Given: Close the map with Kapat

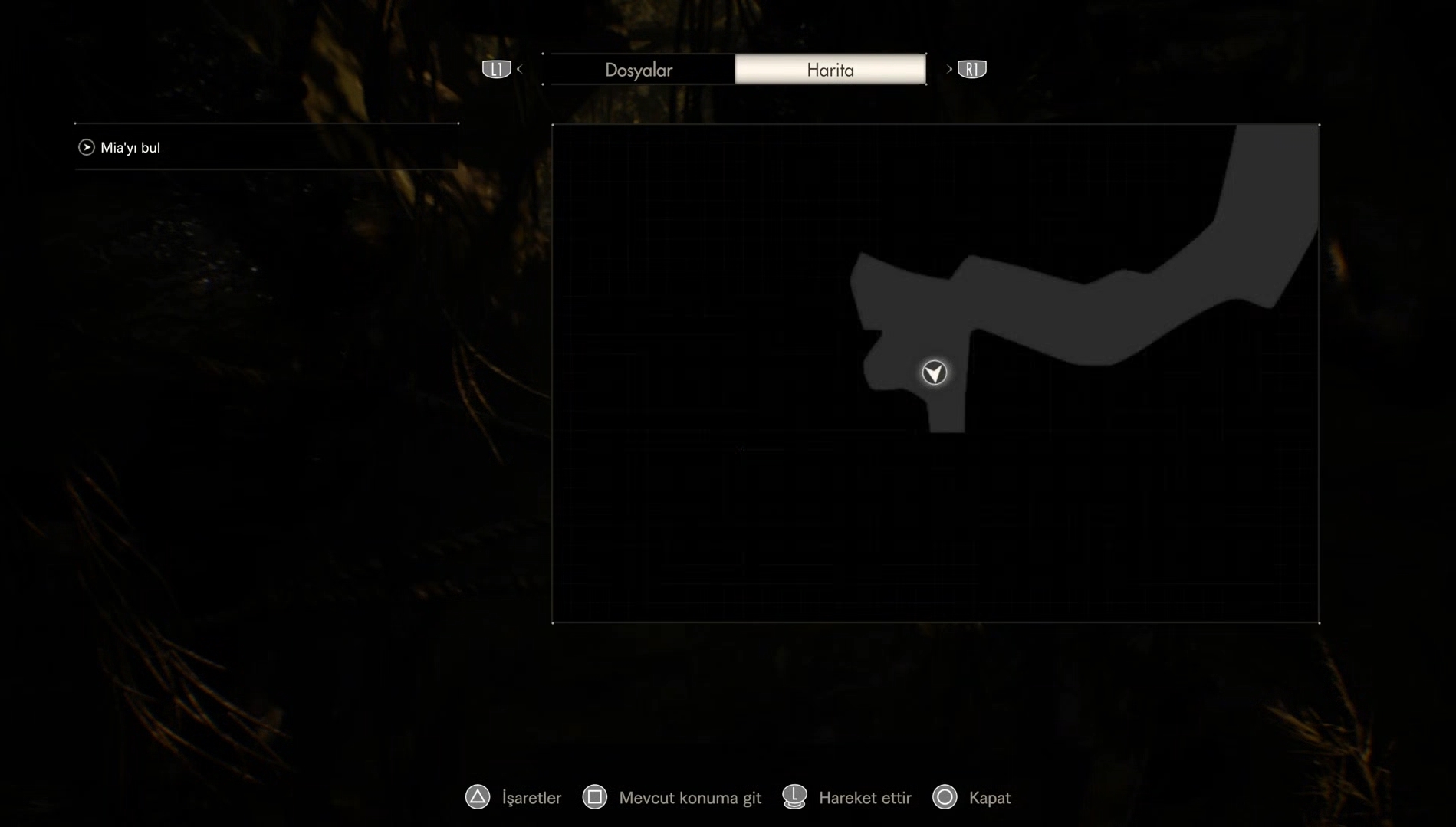Looking at the screenshot, I should [x=971, y=797].
